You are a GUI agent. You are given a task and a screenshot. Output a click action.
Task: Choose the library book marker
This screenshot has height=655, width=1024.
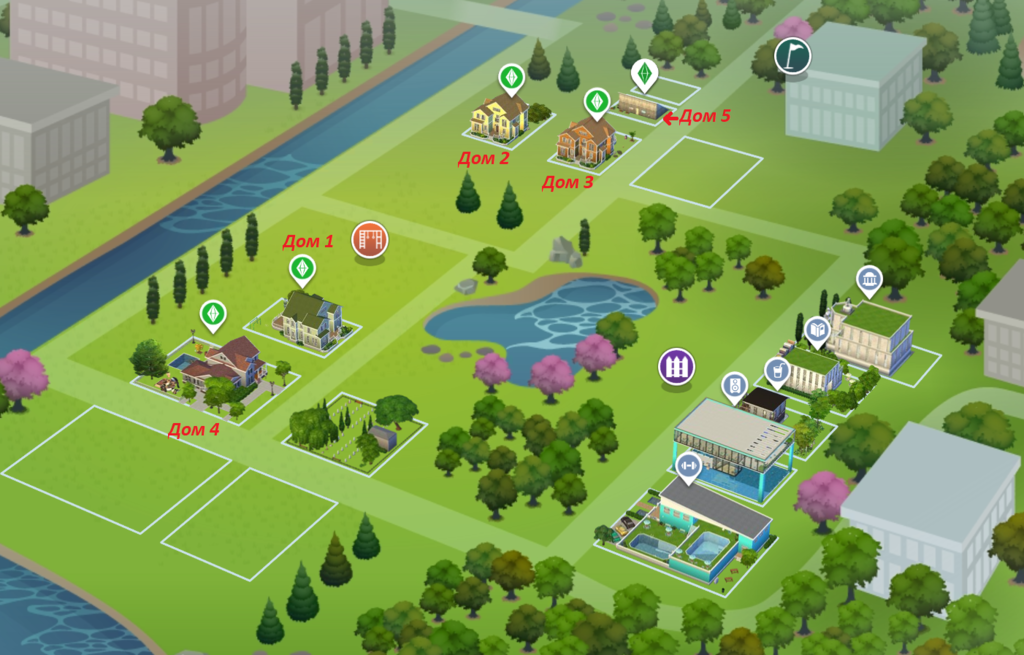(817, 329)
